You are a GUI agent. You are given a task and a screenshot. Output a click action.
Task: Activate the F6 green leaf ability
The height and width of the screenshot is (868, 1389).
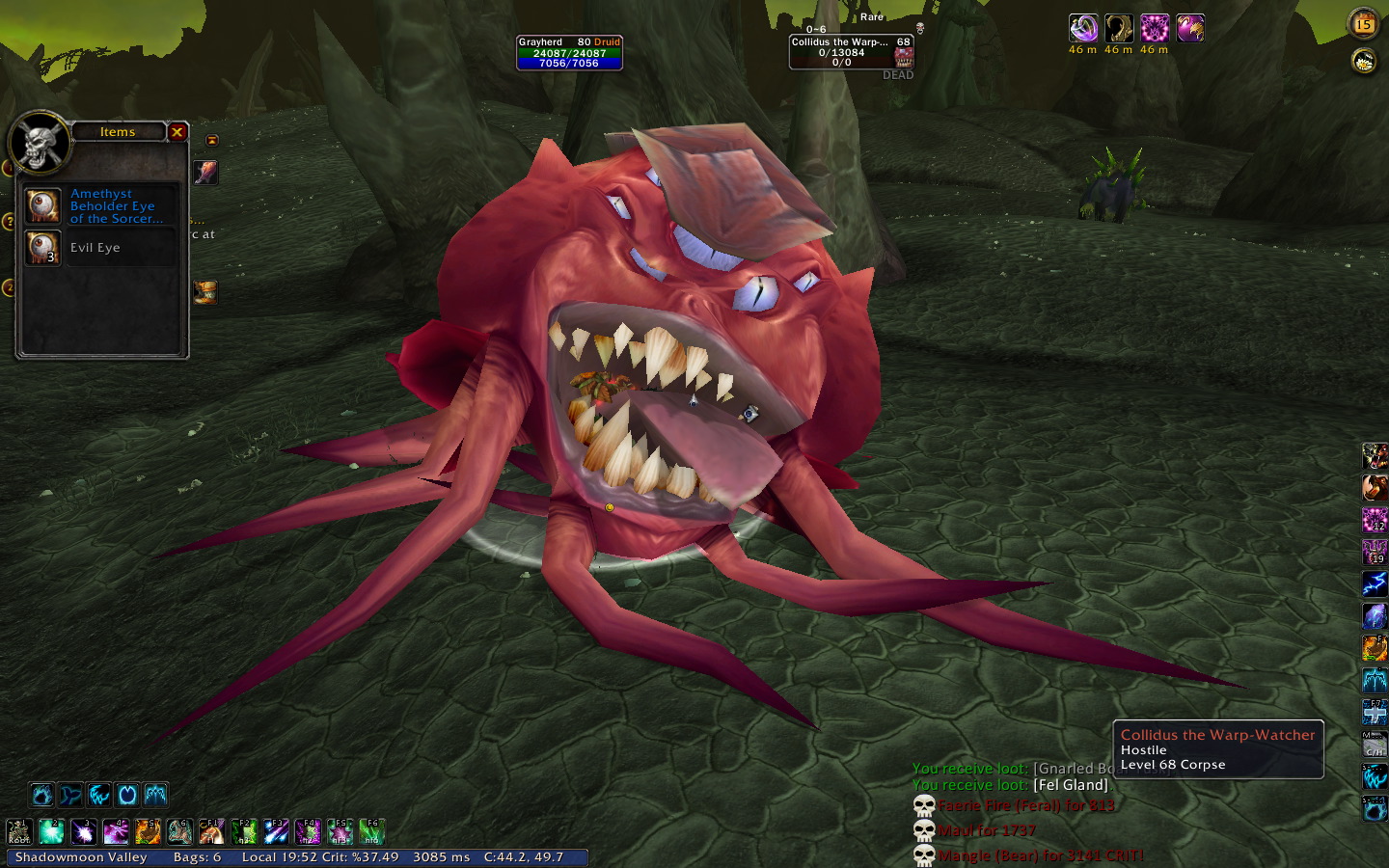(x=372, y=831)
